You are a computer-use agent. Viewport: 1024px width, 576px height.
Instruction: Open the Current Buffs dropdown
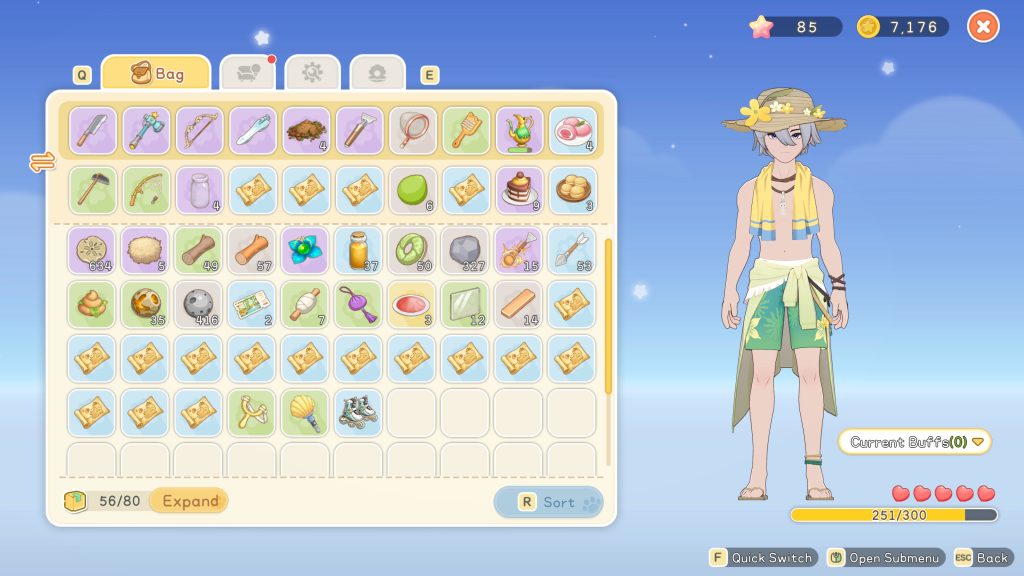(915, 442)
